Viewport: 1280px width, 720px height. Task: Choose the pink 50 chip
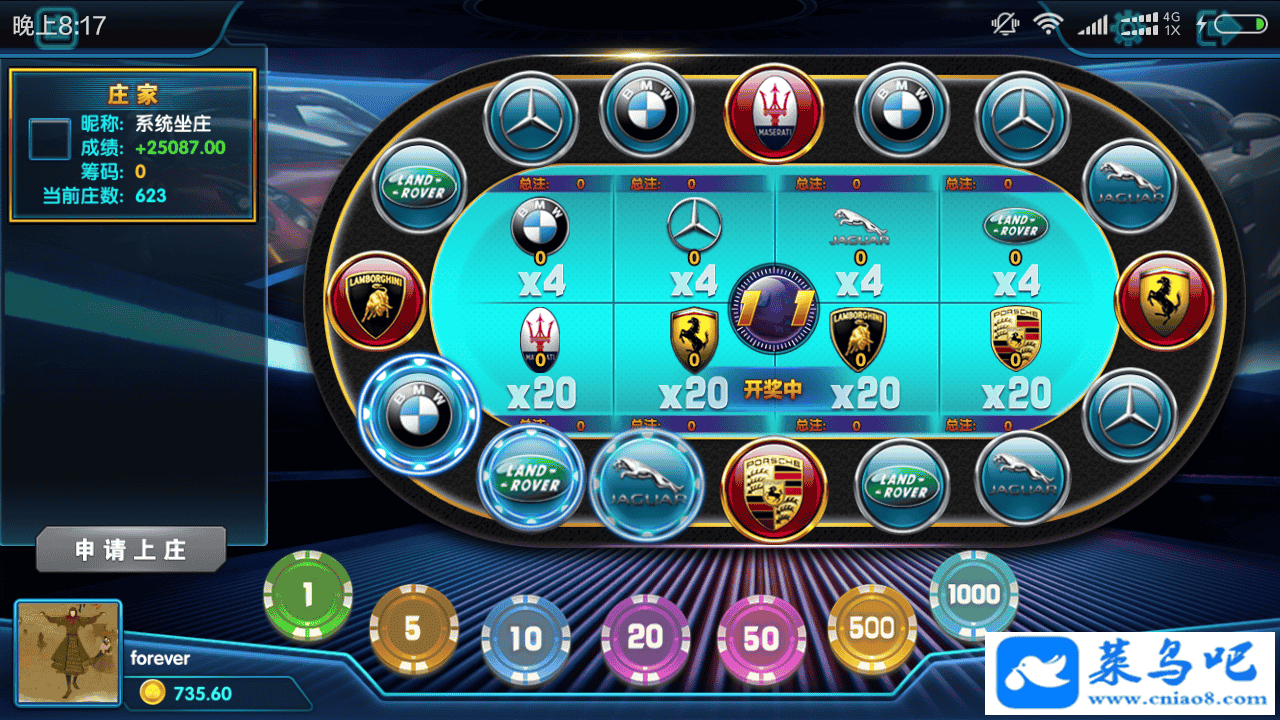pos(761,639)
